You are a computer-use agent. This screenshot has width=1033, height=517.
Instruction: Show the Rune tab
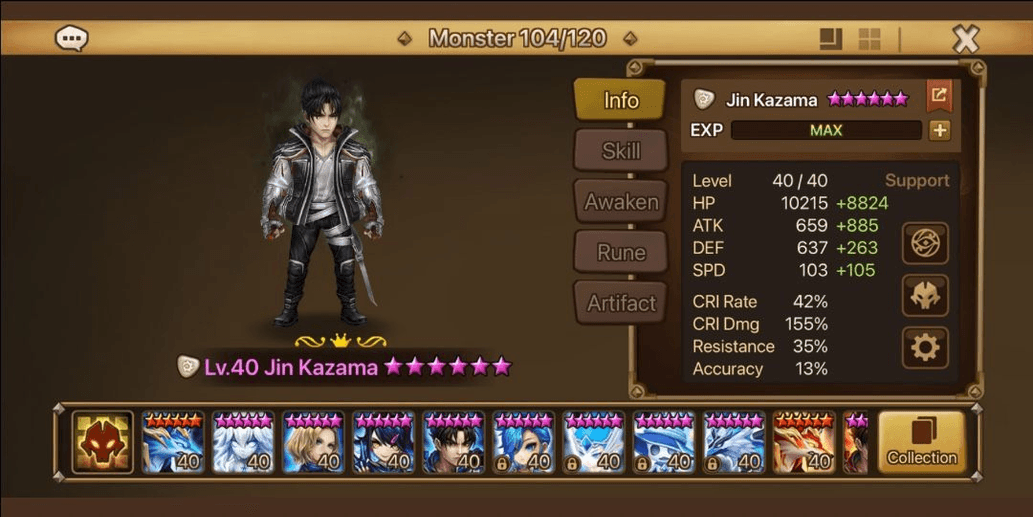(x=620, y=253)
